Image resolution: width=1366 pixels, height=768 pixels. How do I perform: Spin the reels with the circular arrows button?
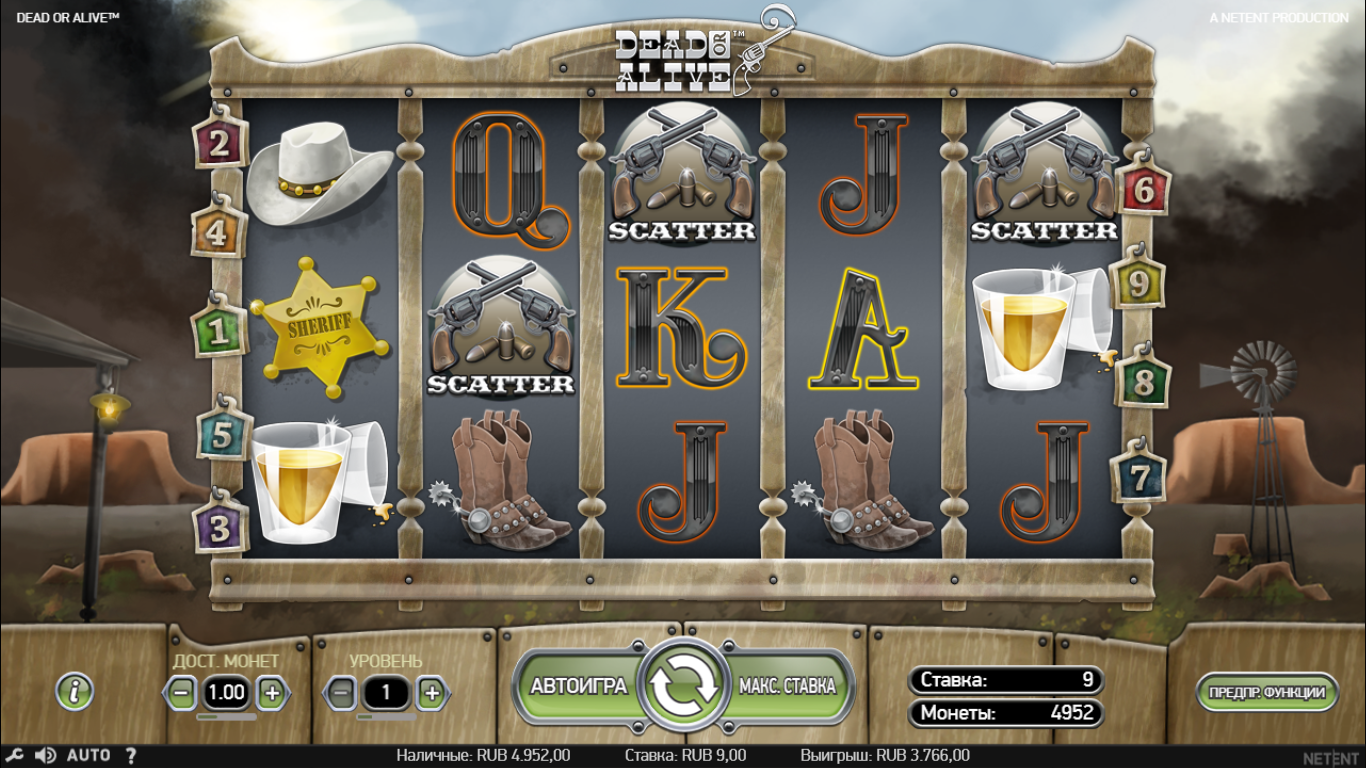[685, 685]
